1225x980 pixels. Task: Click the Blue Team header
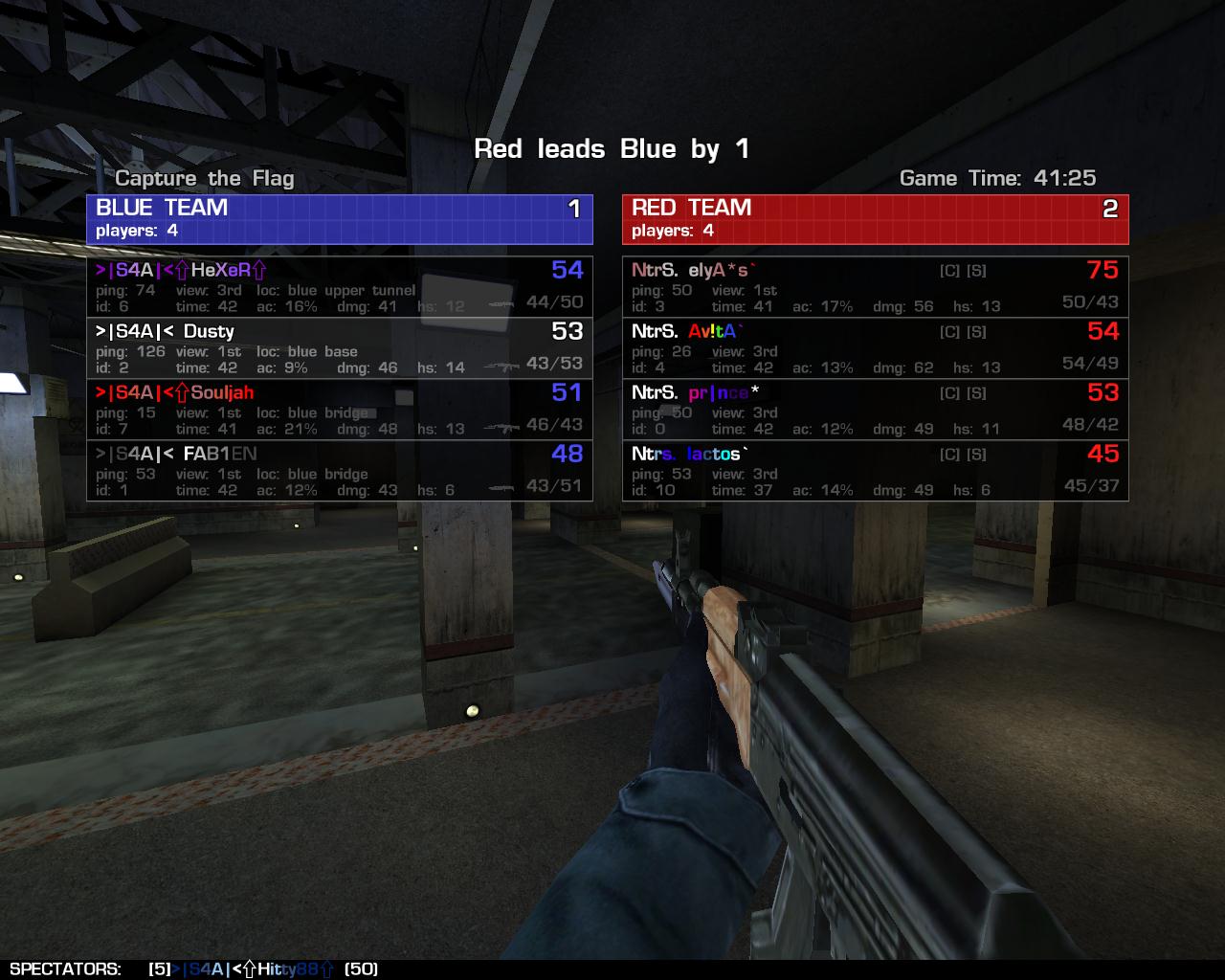pyautogui.click(x=339, y=219)
